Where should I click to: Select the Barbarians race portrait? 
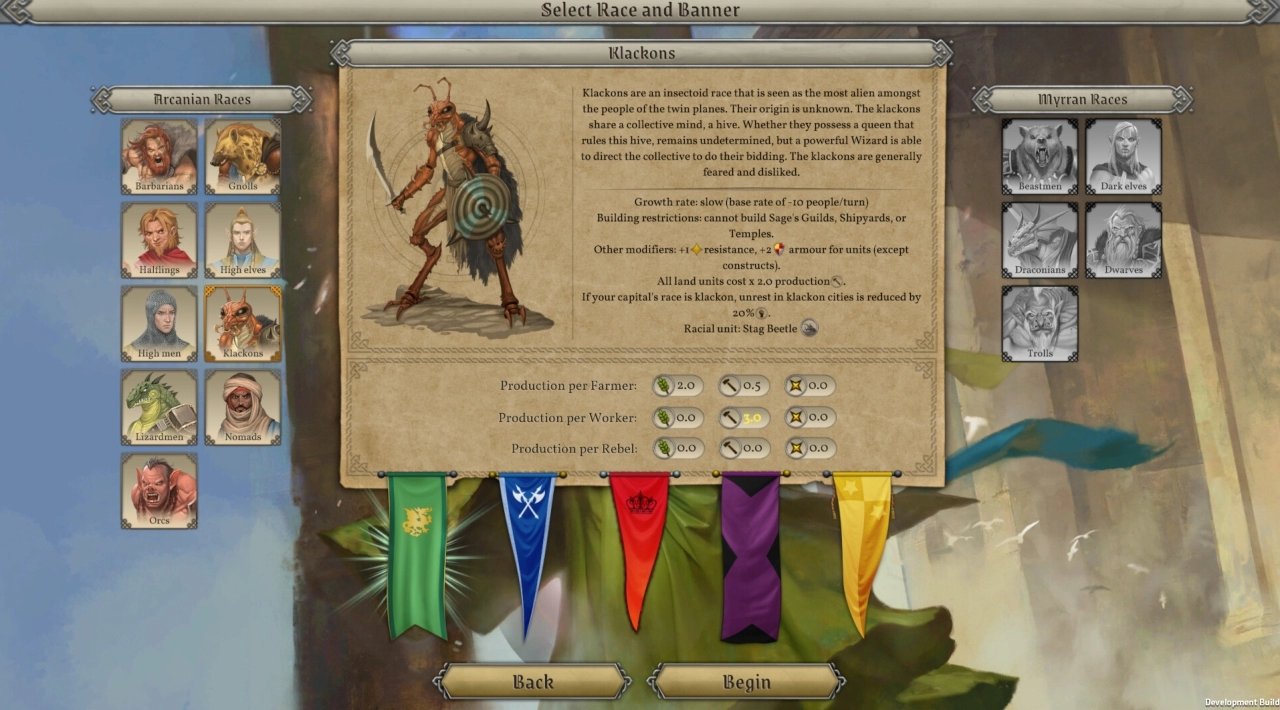(x=159, y=157)
